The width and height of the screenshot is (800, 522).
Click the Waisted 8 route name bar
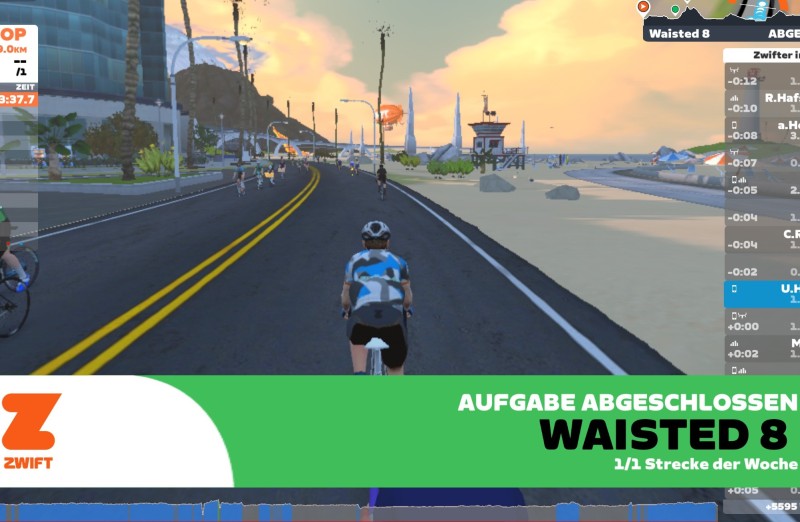click(720, 33)
